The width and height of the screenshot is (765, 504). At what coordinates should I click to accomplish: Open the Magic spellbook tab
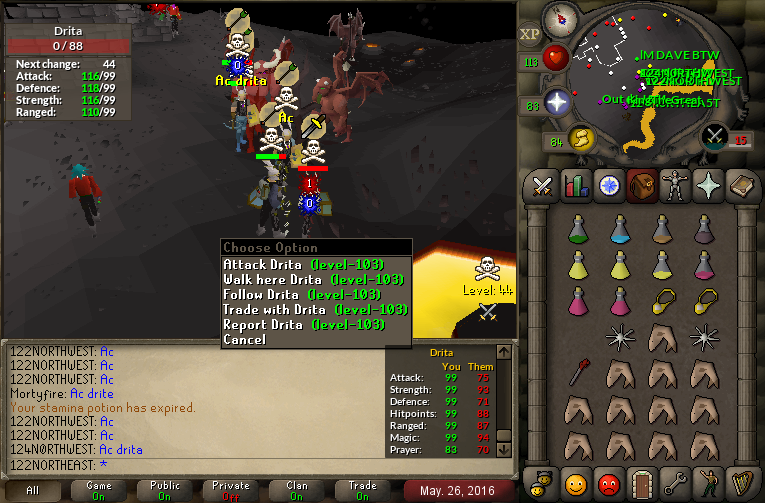(x=740, y=186)
